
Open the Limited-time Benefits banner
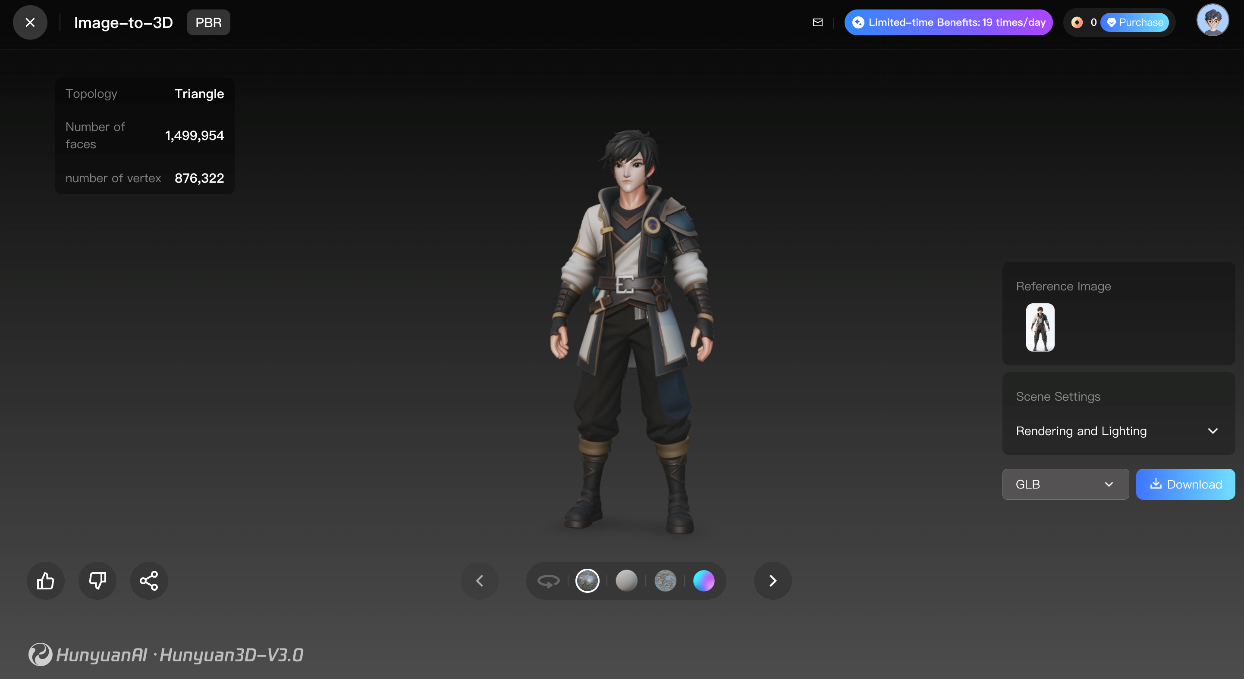click(948, 22)
